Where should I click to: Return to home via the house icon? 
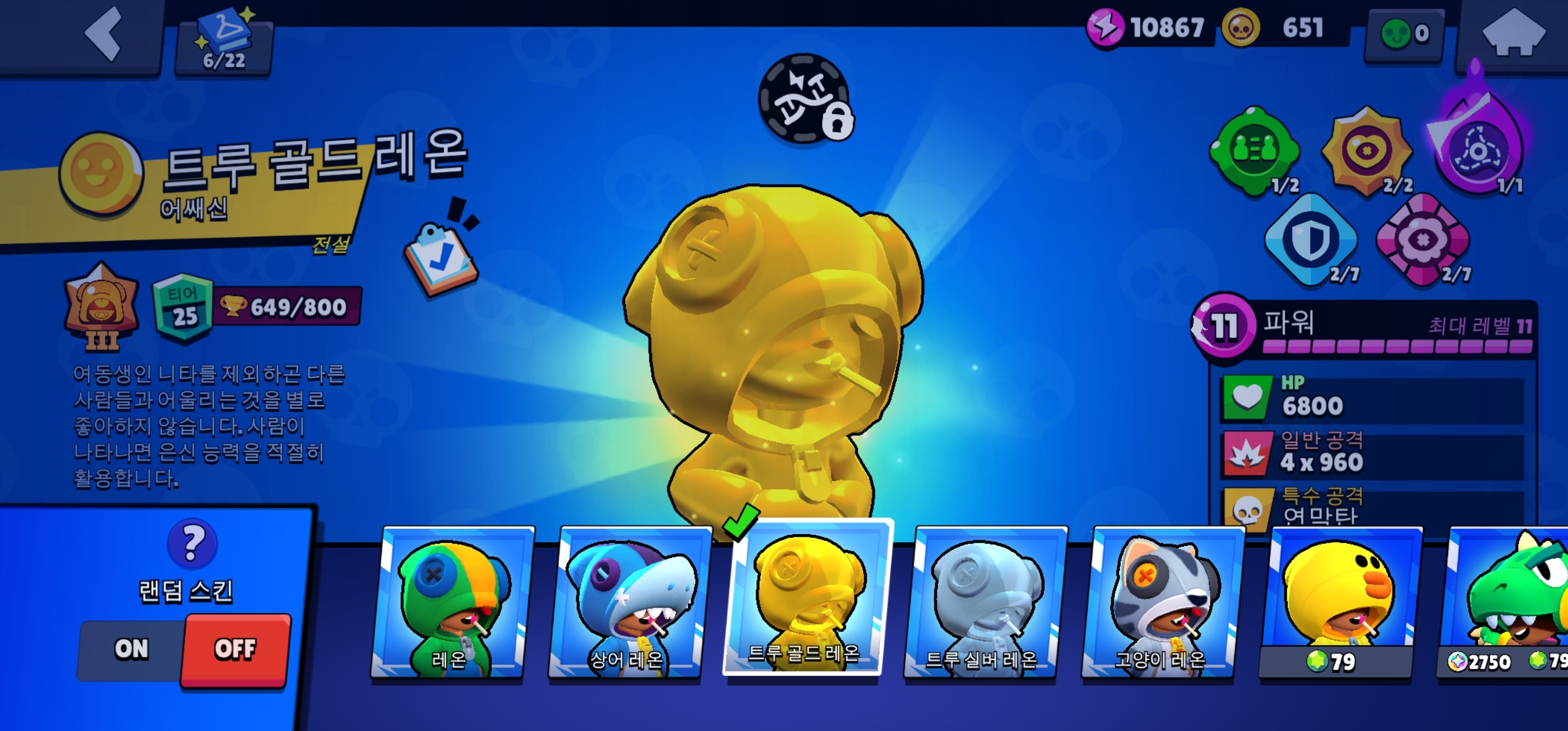pyautogui.click(x=1513, y=34)
